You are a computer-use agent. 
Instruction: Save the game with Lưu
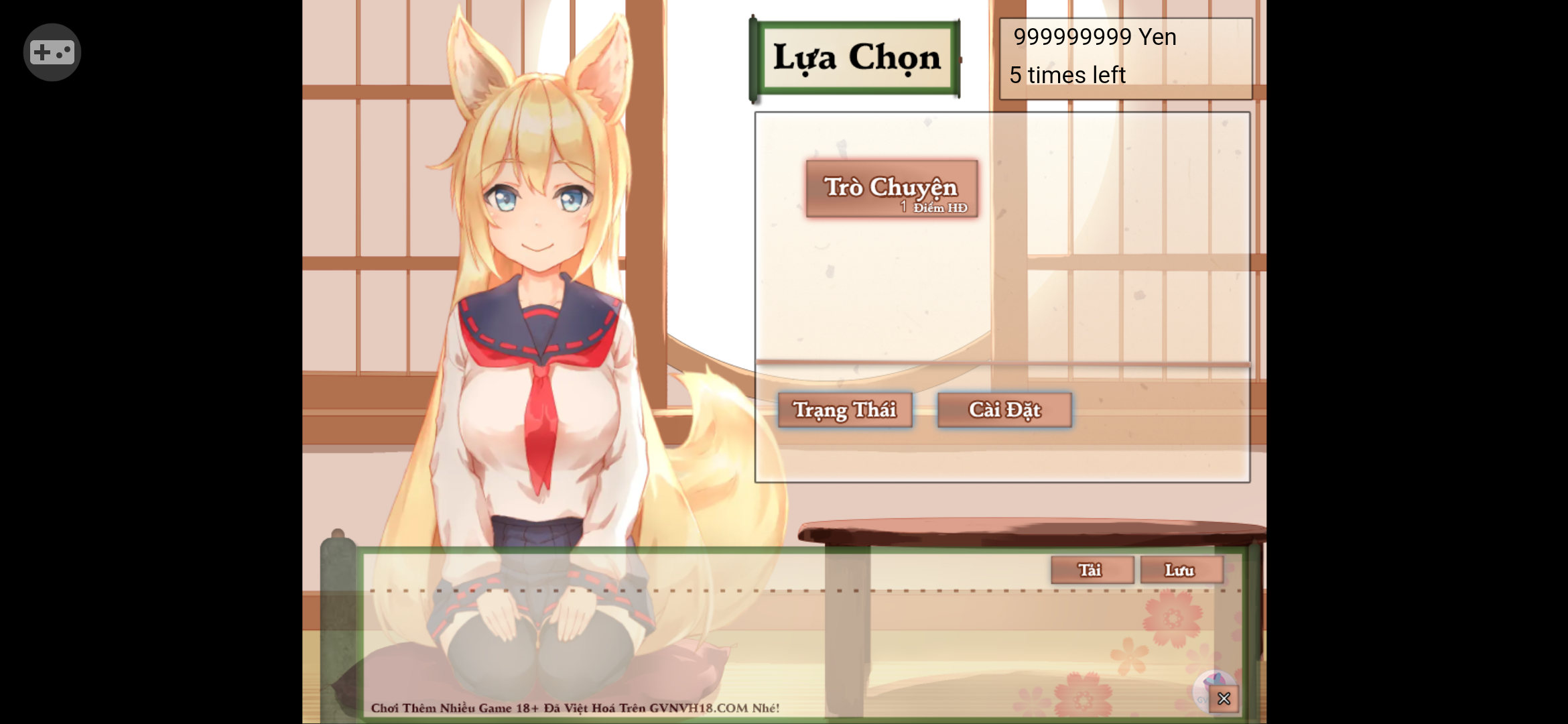click(1181, 570)
